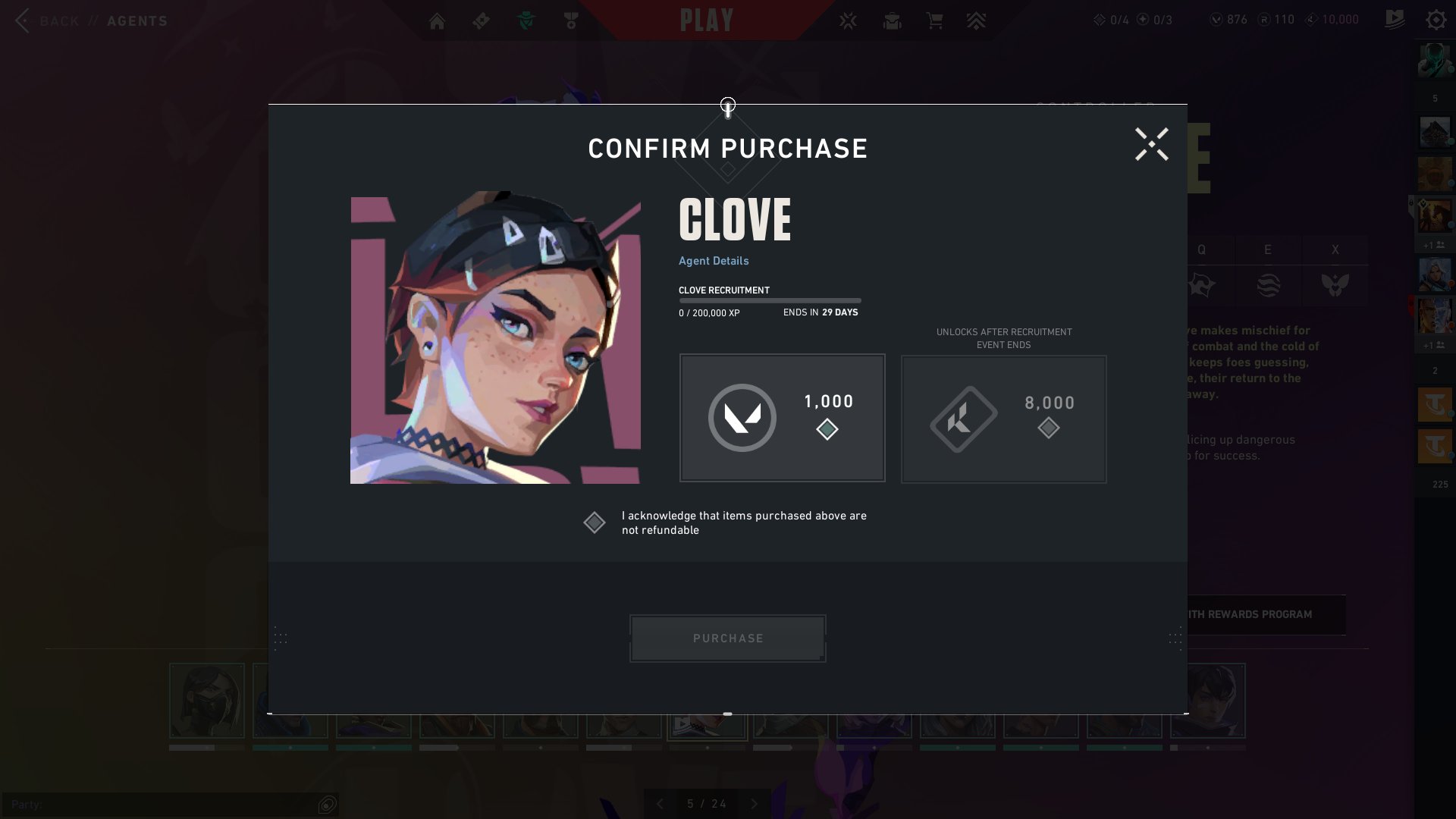Open the Agent Details link for Clove

[713, 260]
